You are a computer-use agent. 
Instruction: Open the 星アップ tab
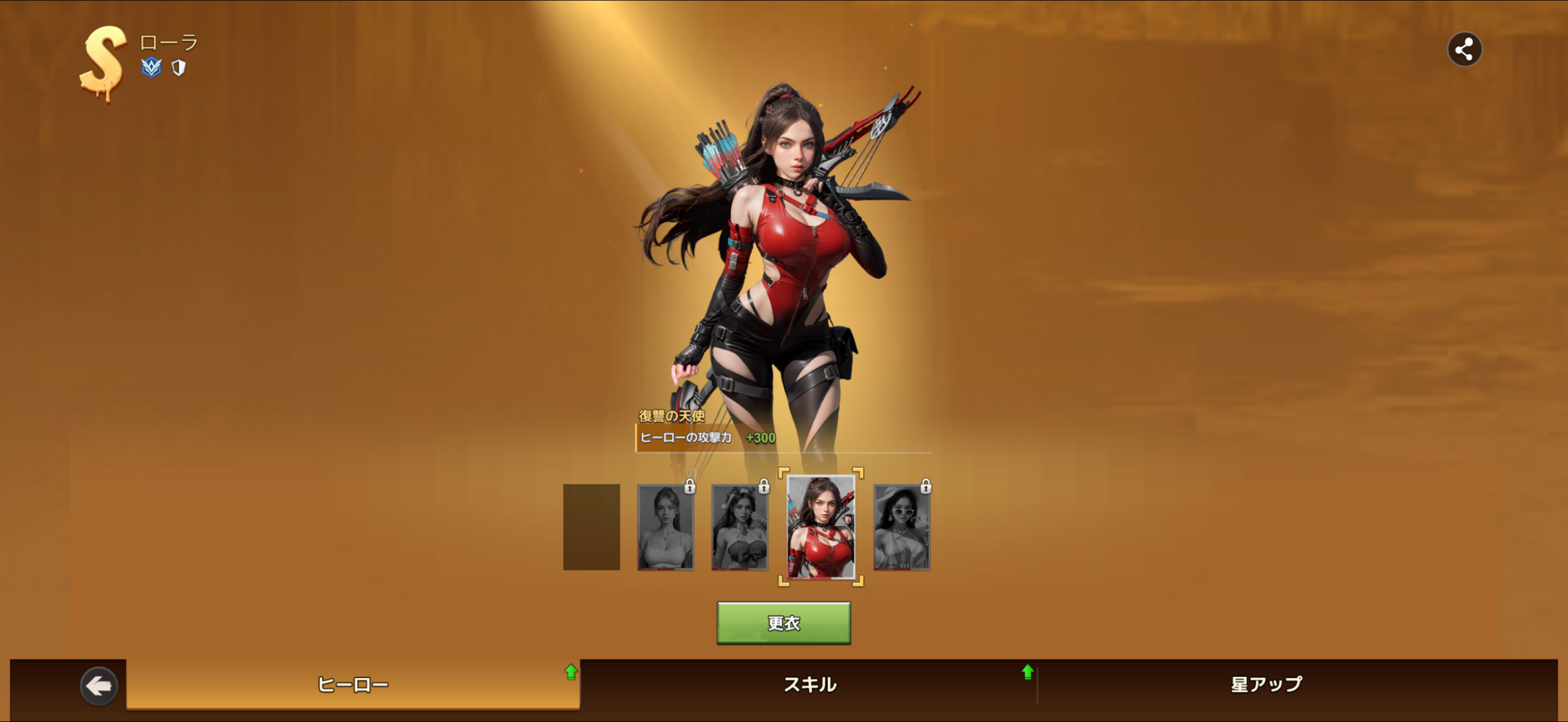click(1266, 684)
